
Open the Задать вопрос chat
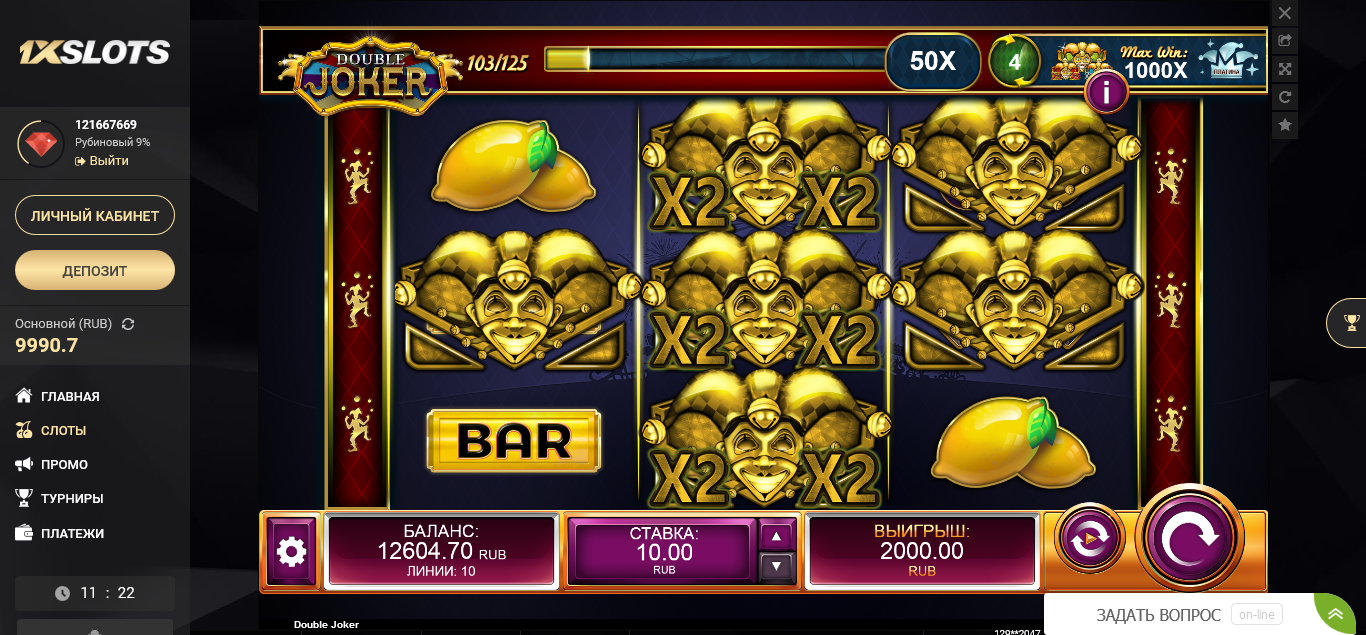1159,615
